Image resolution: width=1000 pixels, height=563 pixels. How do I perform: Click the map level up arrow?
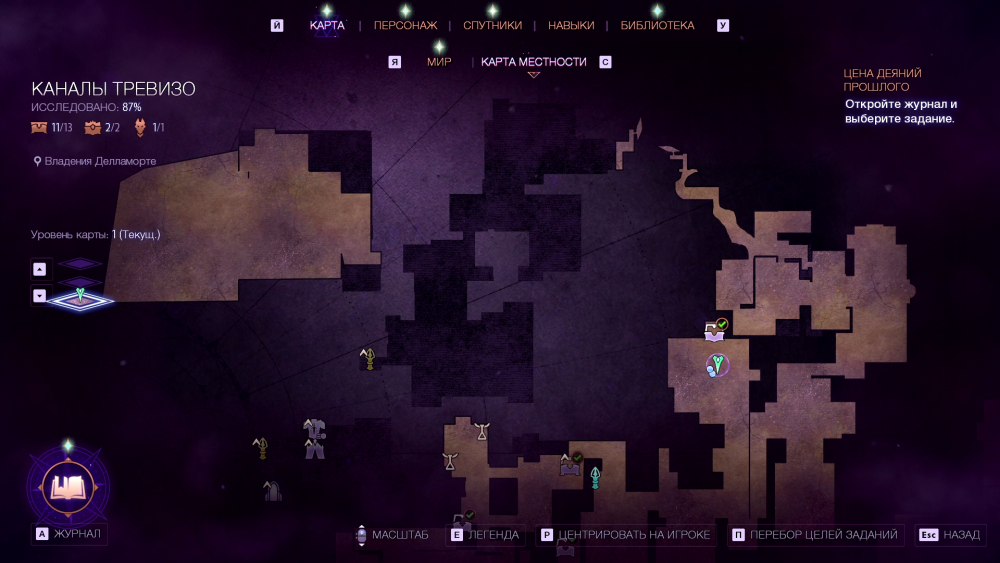(x=39, y=268)
